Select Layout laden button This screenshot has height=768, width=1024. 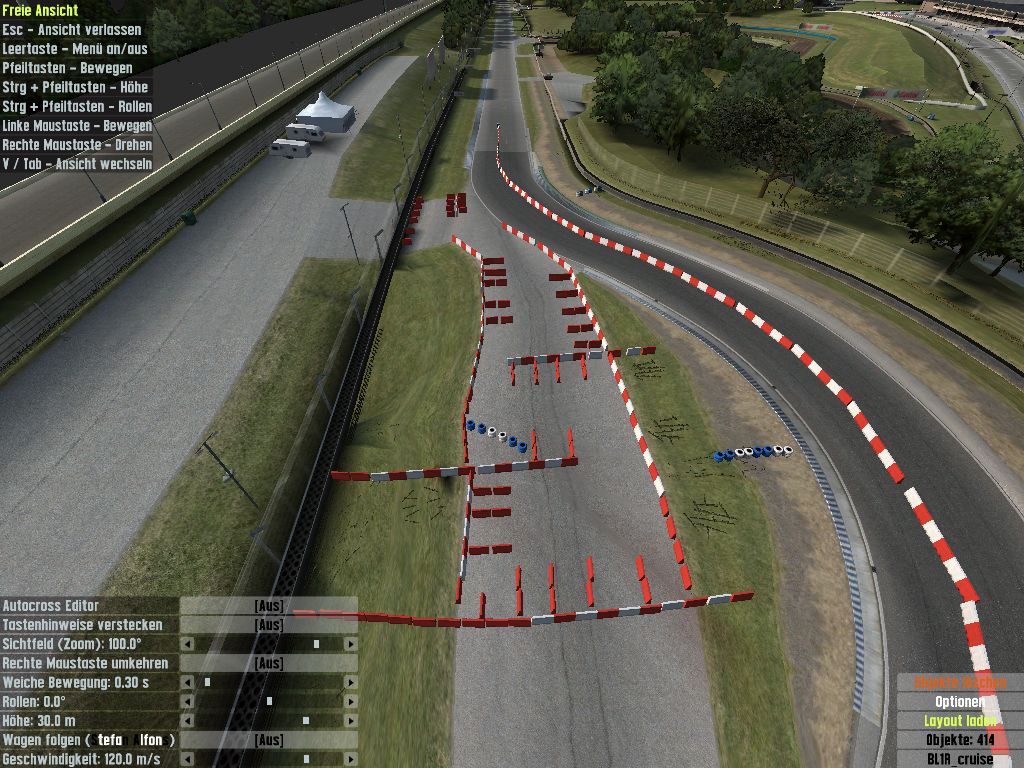tap(959, 720)
